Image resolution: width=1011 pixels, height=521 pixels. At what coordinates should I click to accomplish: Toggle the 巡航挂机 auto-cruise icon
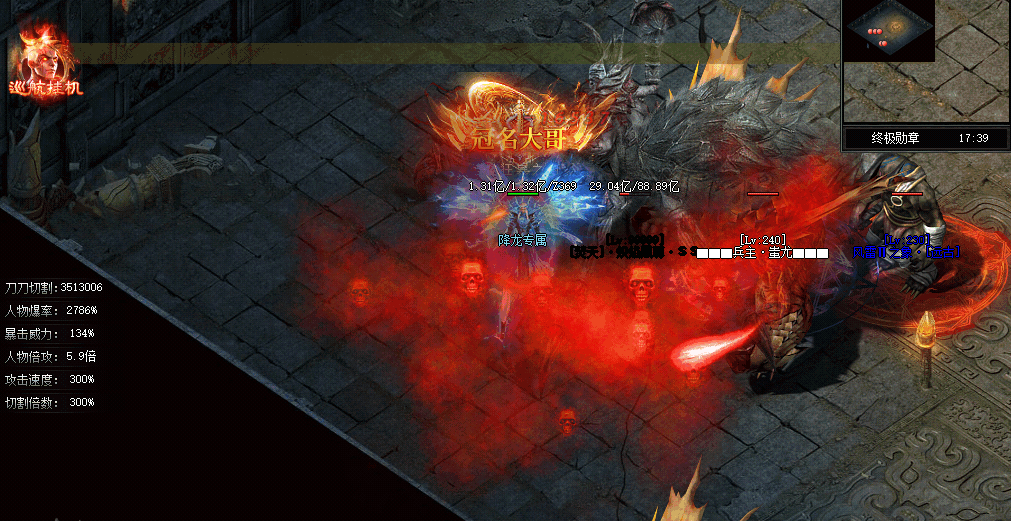(45, 62)
